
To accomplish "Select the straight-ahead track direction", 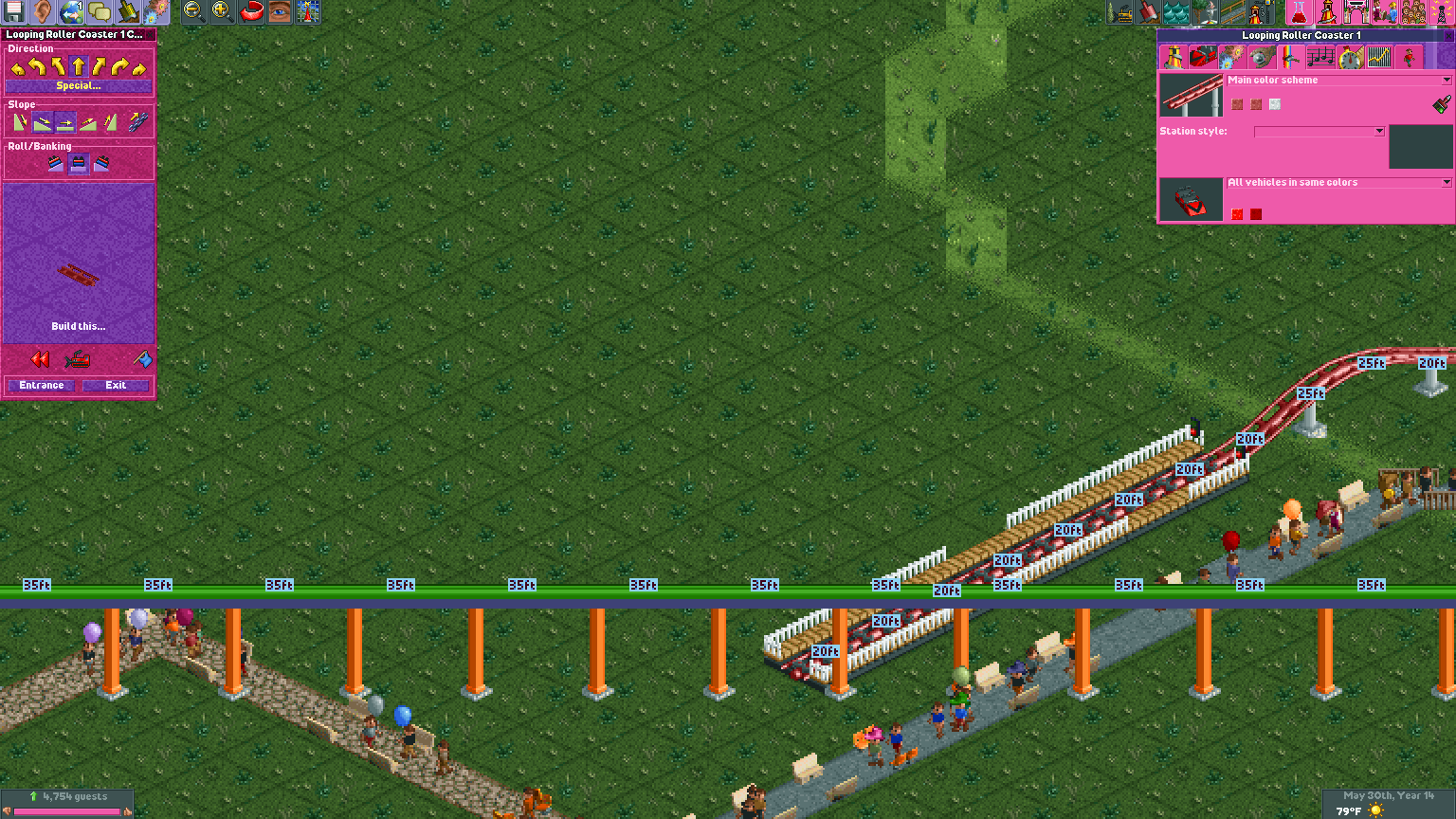I will tap(79, 65).
